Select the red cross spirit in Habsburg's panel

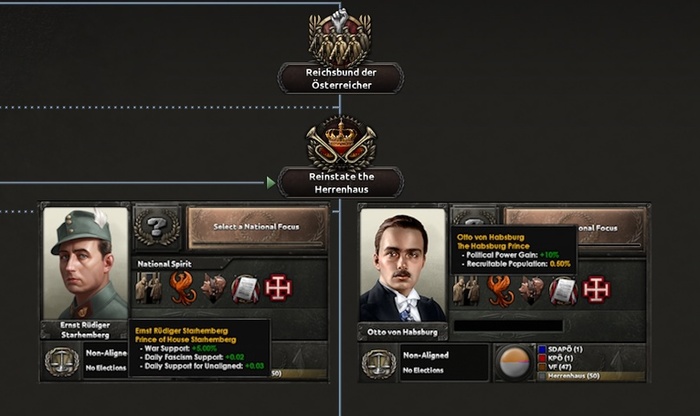(595, 289)
